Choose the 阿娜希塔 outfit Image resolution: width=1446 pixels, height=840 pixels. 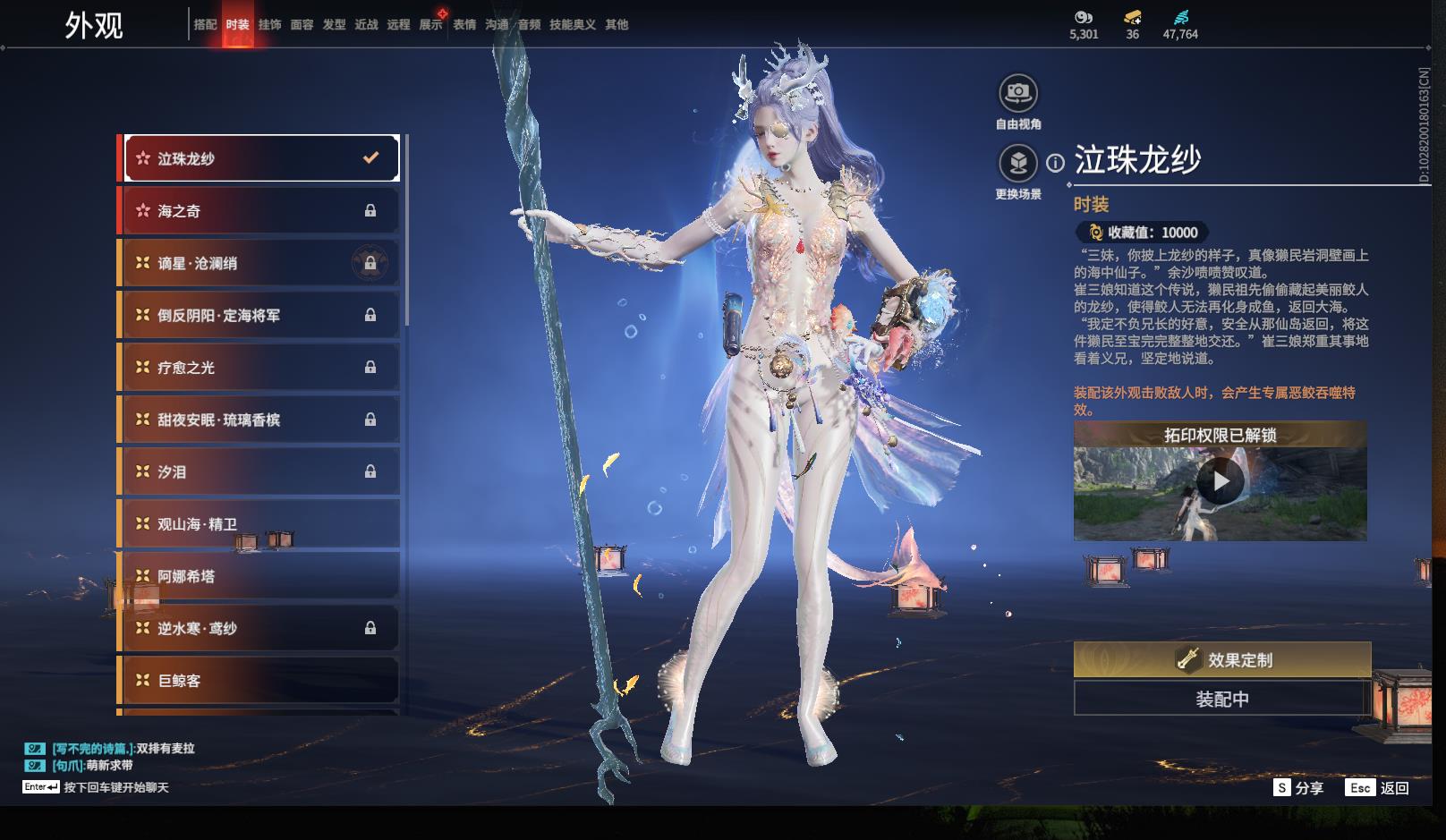pos(259,576)
